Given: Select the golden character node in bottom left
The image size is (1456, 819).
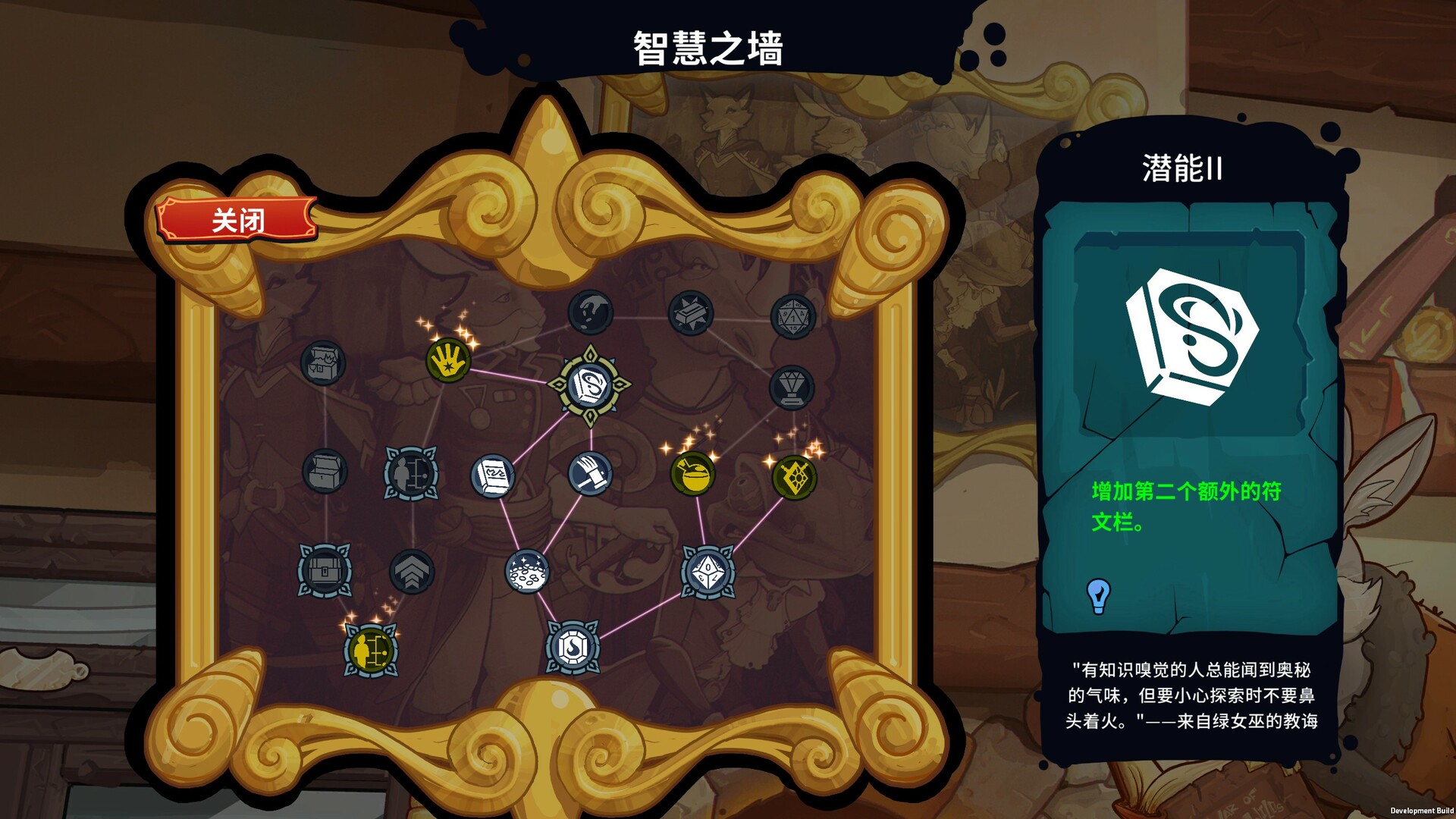Looking at the screenshot, I should (x=372, y=648).
